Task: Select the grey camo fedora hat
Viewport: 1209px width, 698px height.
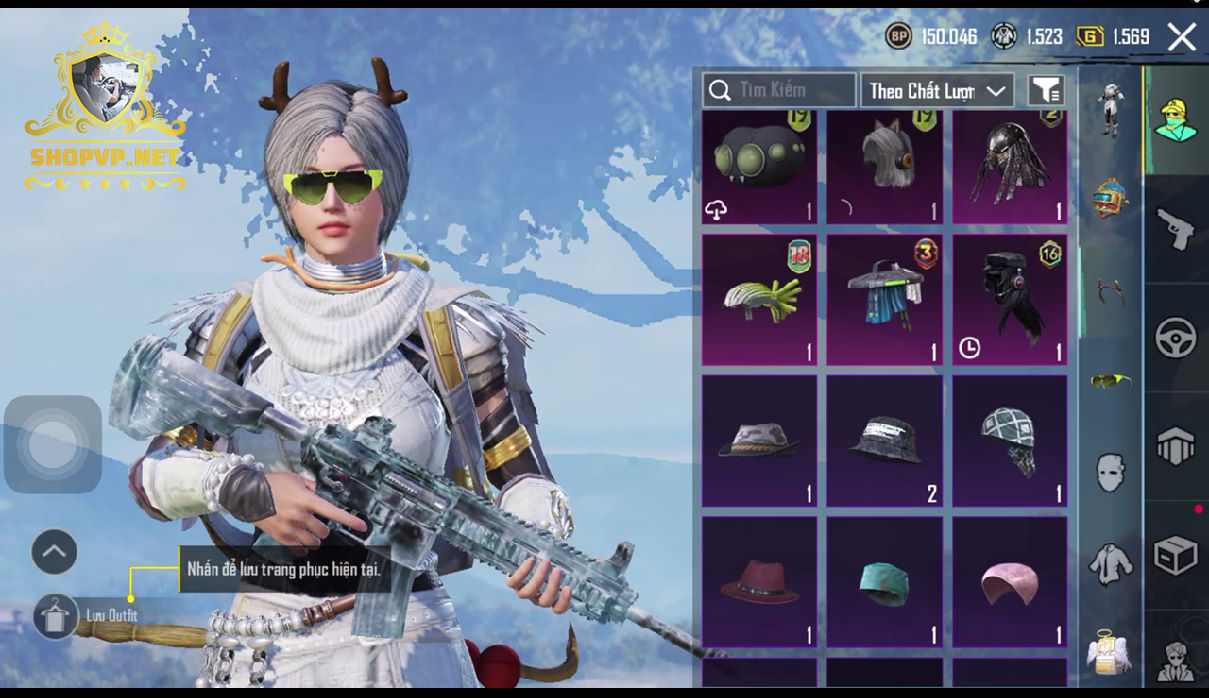Action: click(759, 441)
